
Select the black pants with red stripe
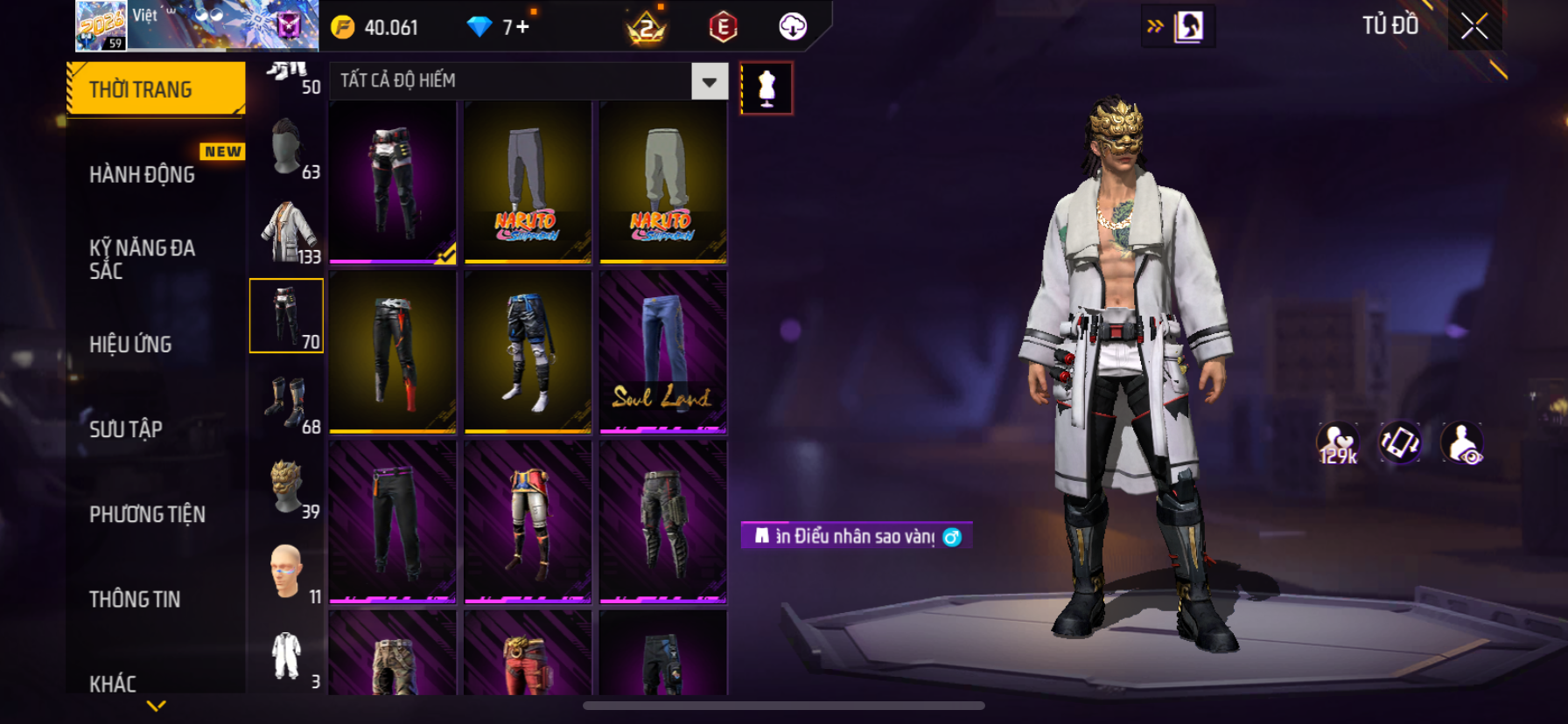[x=393, y=352]
